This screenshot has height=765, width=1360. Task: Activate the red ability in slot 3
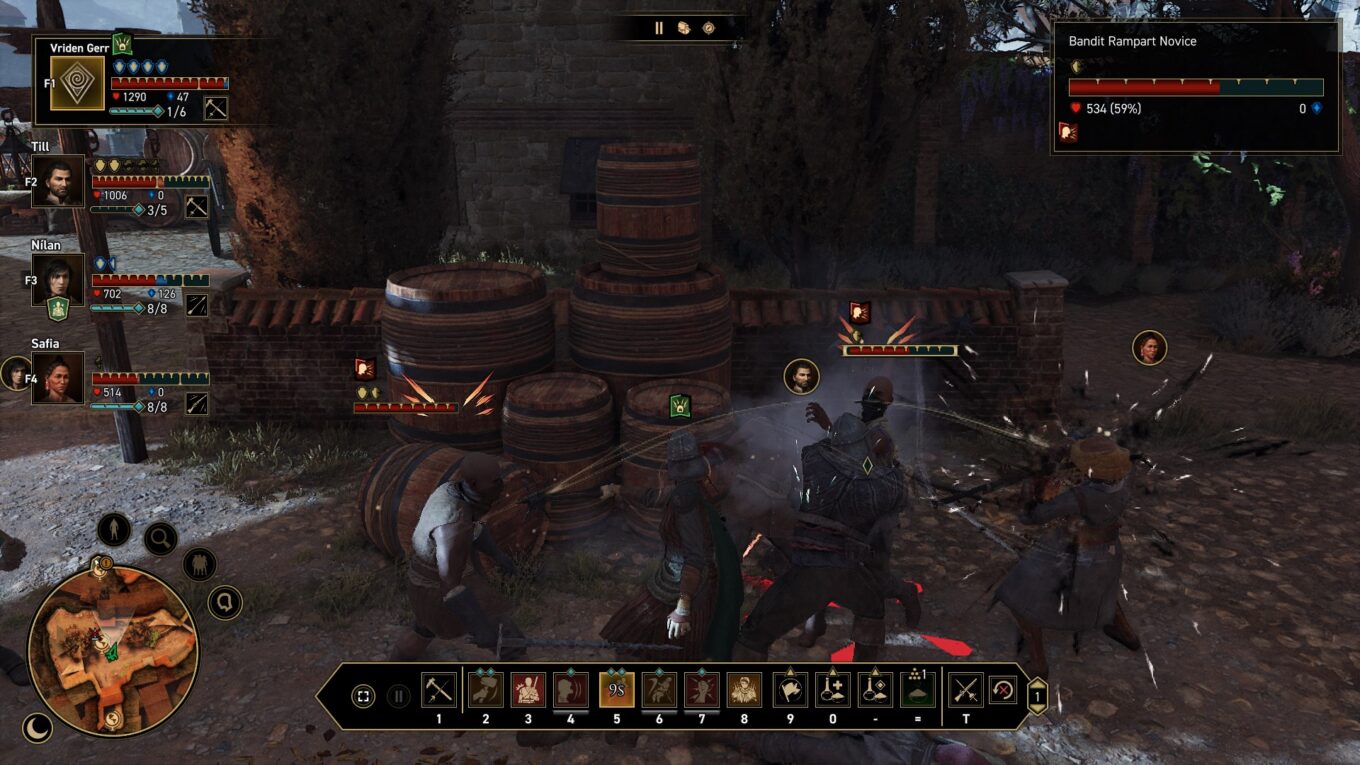(x=528, y=690)
